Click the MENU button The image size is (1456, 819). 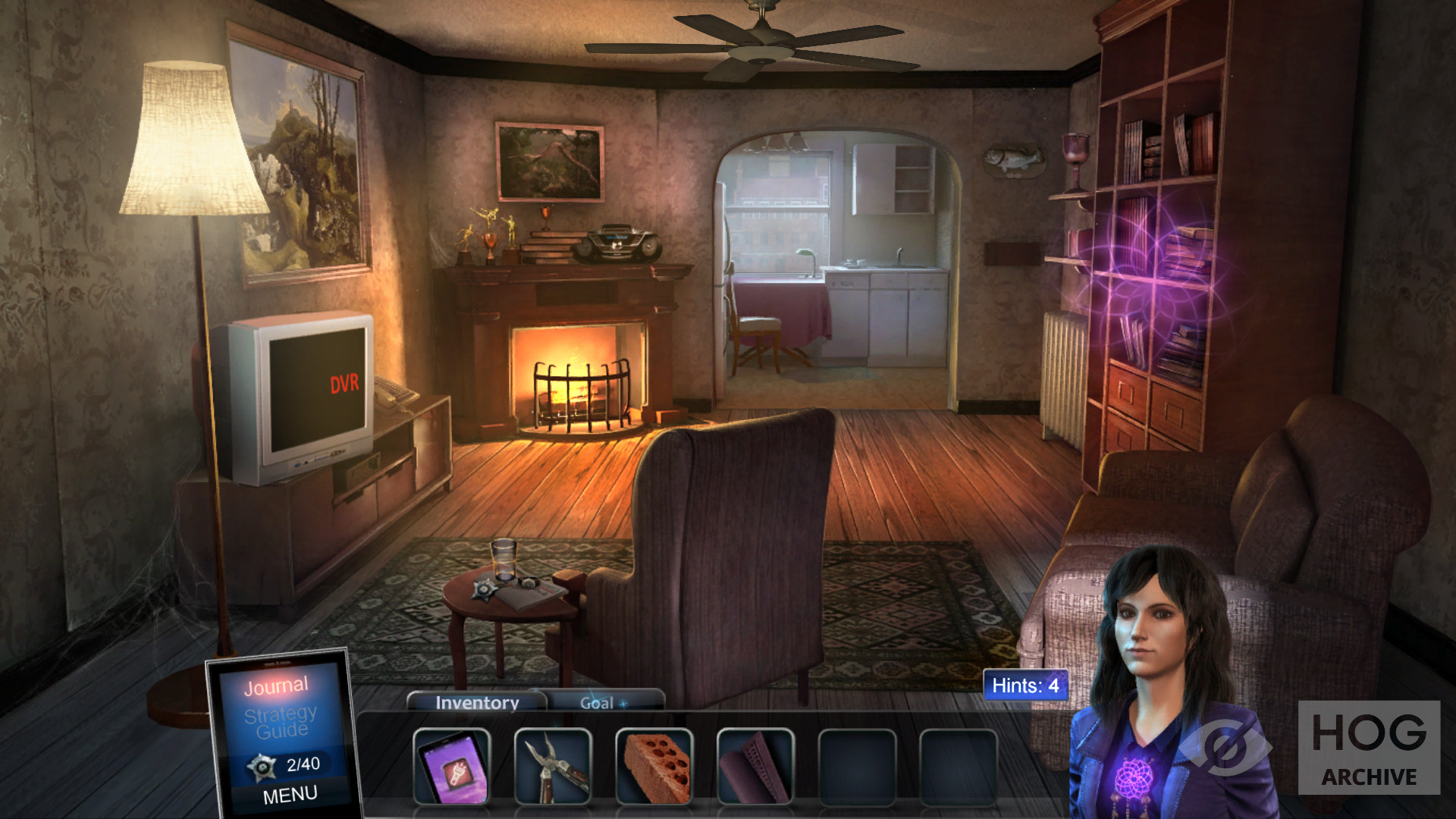pyautogui.click(x=290, y=795)
